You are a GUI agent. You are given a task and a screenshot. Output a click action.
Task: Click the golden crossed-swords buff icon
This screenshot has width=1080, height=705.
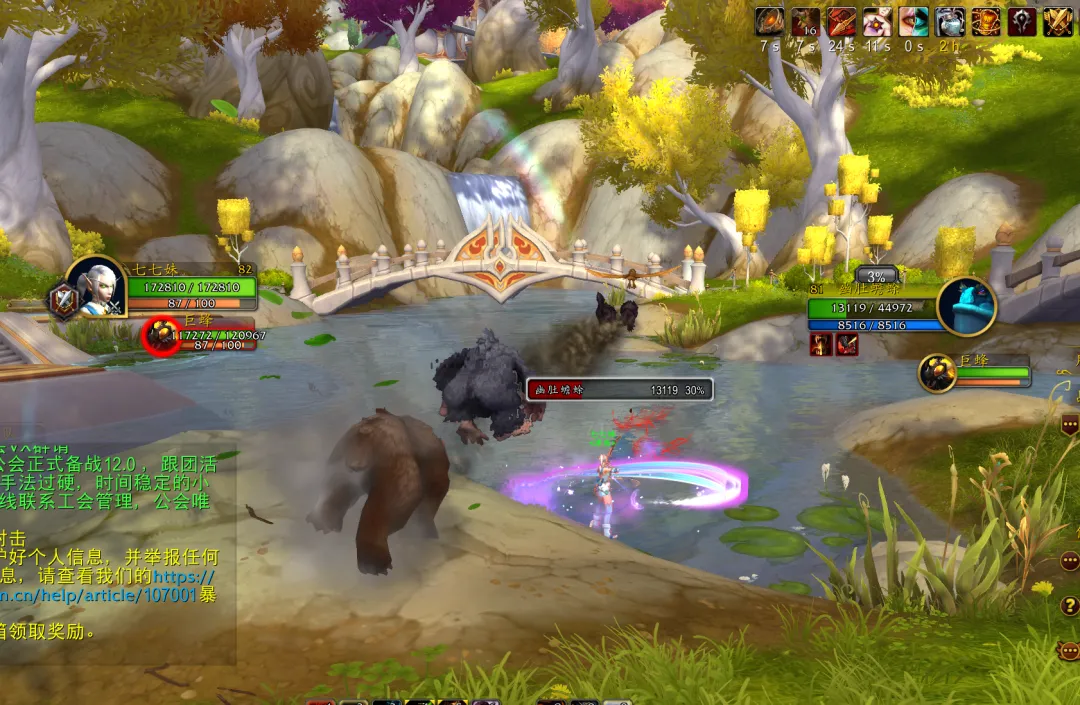click(x=1058, y=21)
